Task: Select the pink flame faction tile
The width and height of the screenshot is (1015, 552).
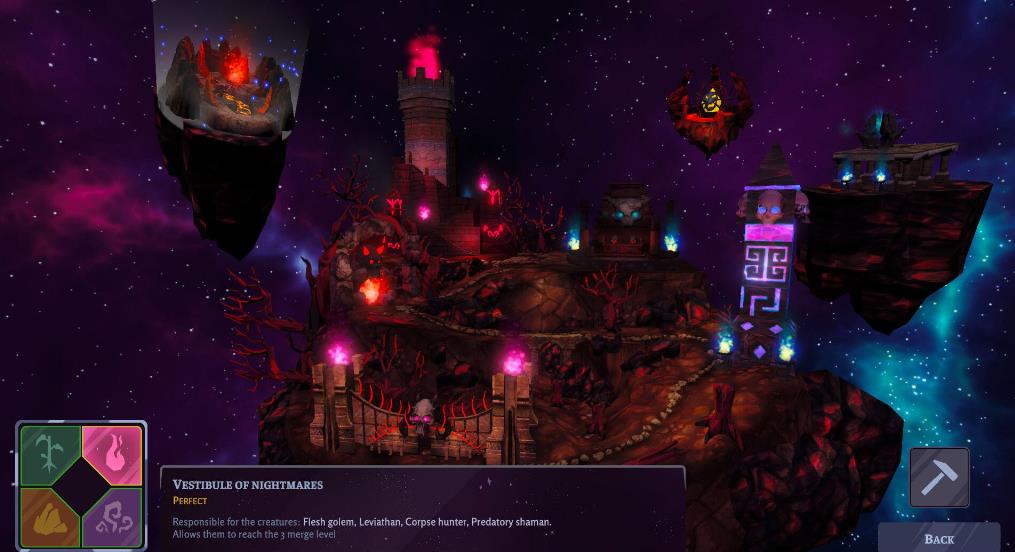Action: tap(114, 451)
